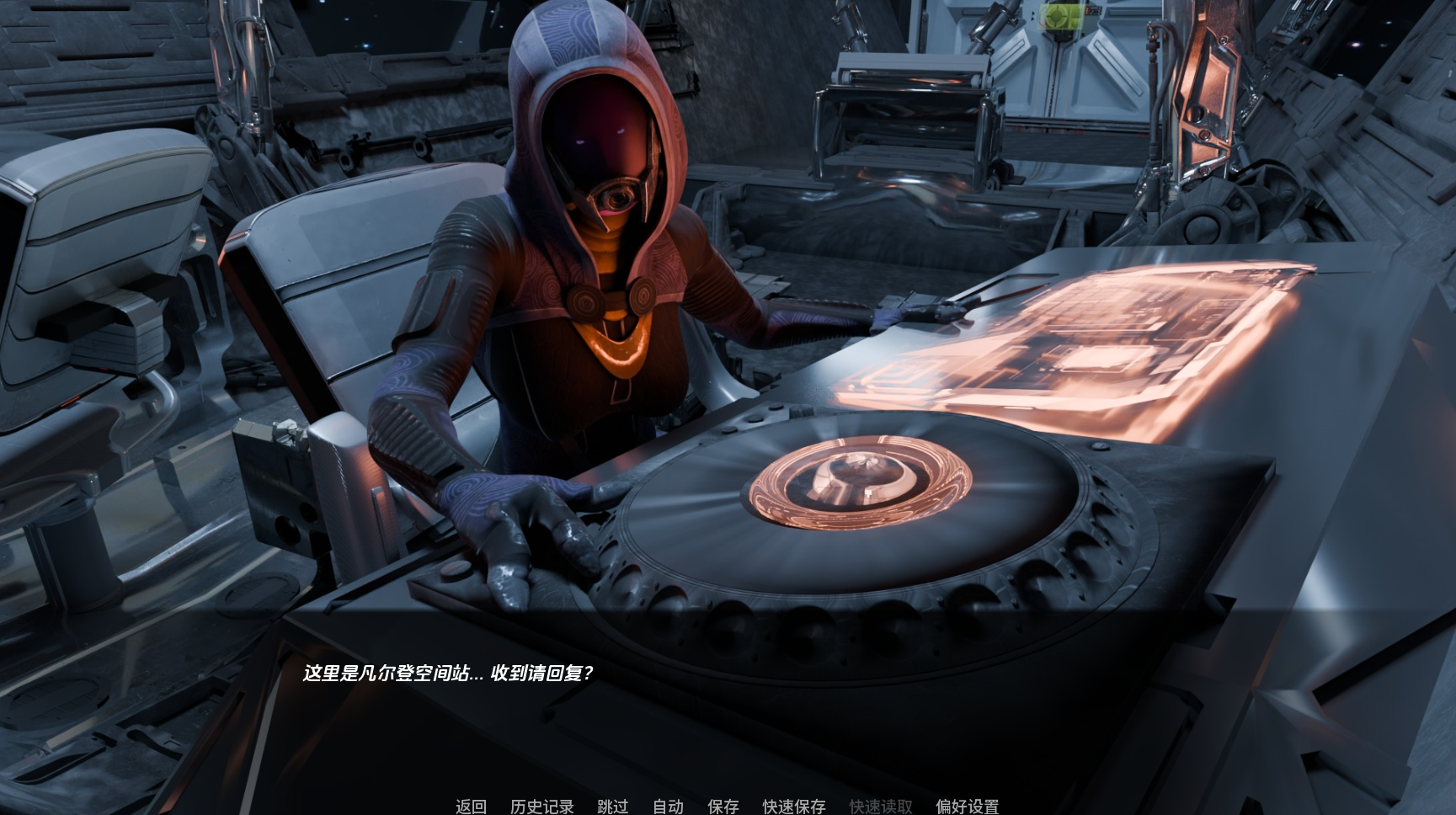Toggle 自动 auto-advance mode
This screenshot has width=1456, height=815.
(x=668, y=806)
